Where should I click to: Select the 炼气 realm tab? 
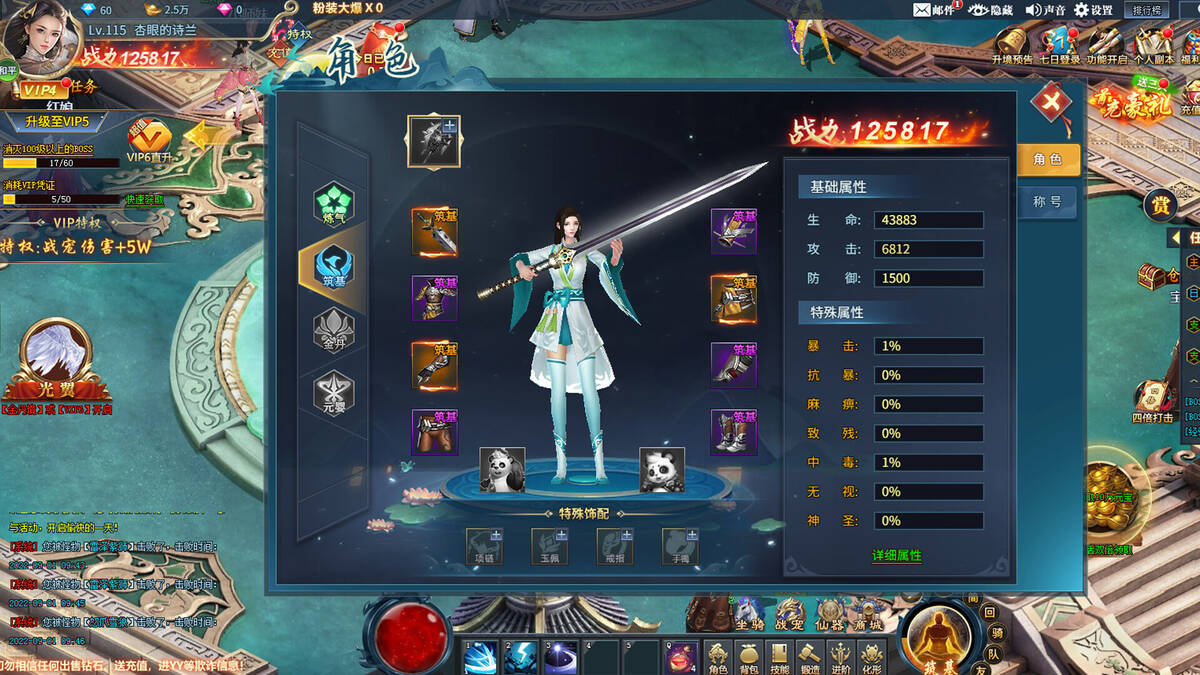point(333,202)
